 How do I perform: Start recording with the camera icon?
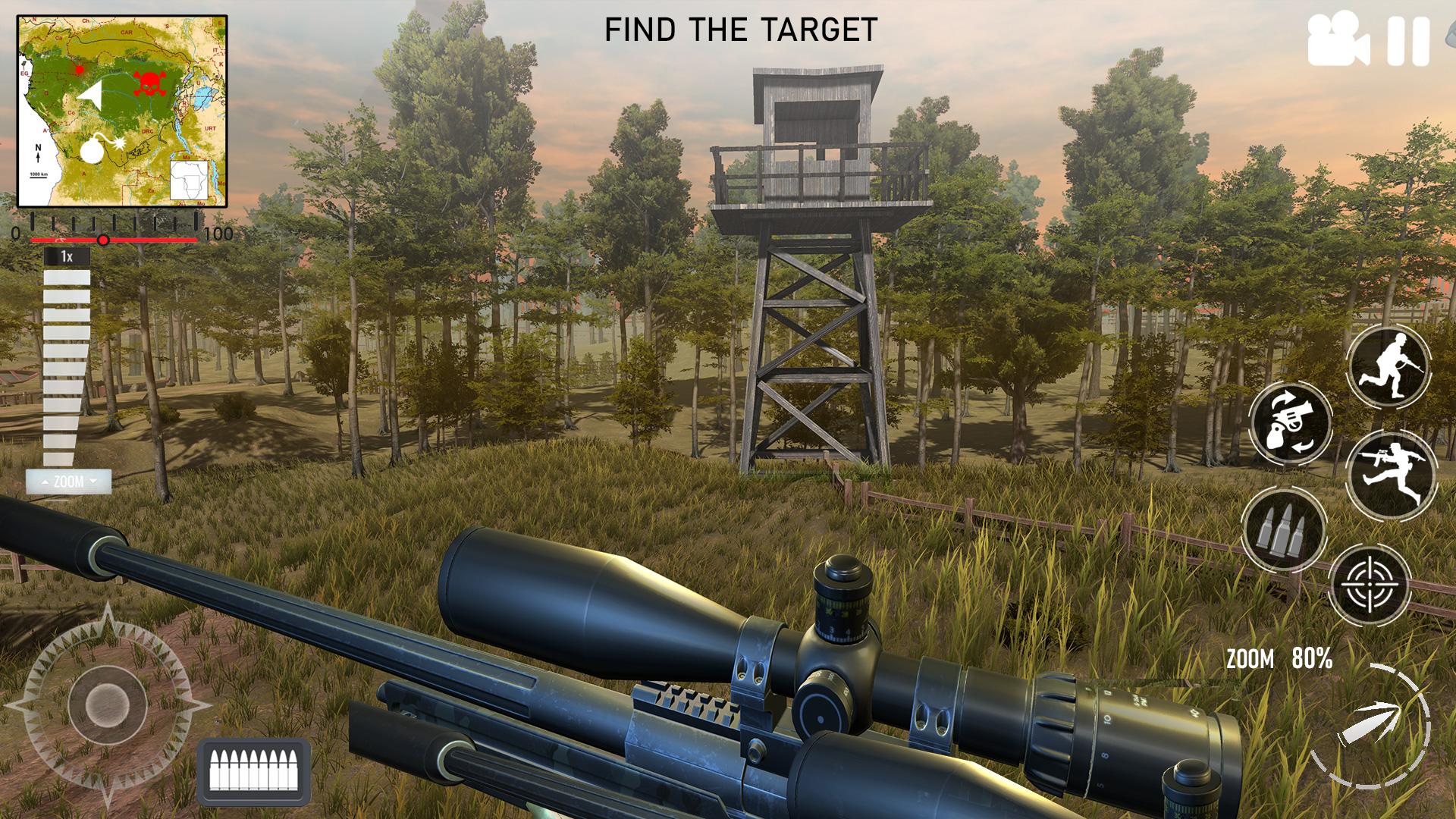pos(1337,37)
